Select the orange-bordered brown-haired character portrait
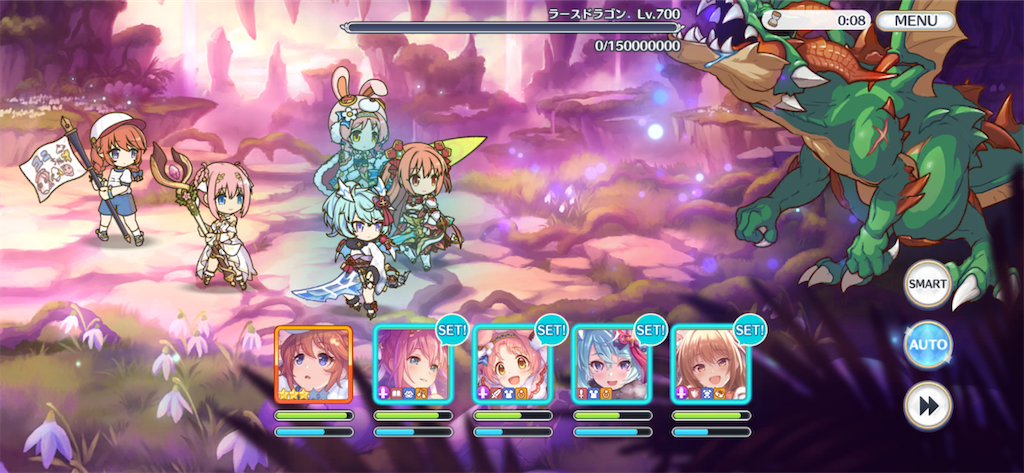 coord(313,364)
